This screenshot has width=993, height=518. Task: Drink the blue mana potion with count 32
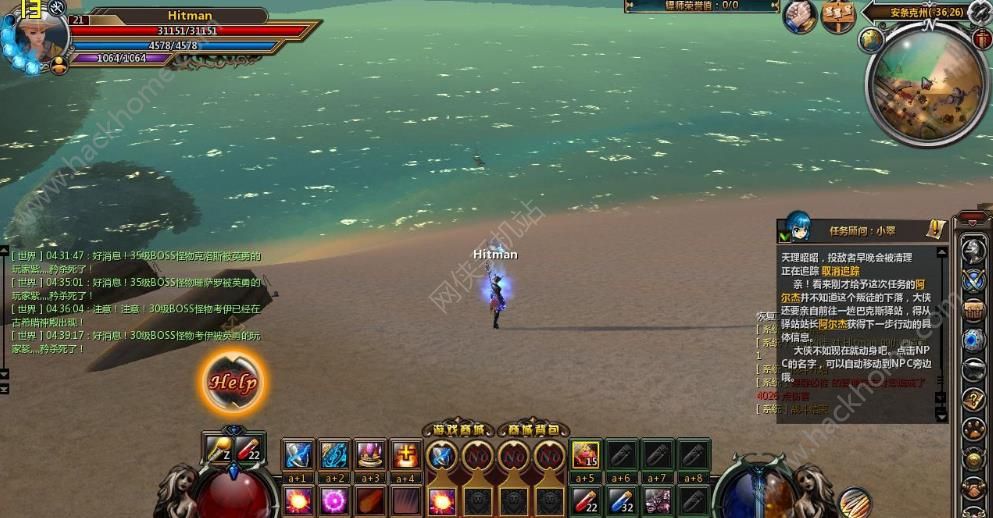(x=622, y=499)
